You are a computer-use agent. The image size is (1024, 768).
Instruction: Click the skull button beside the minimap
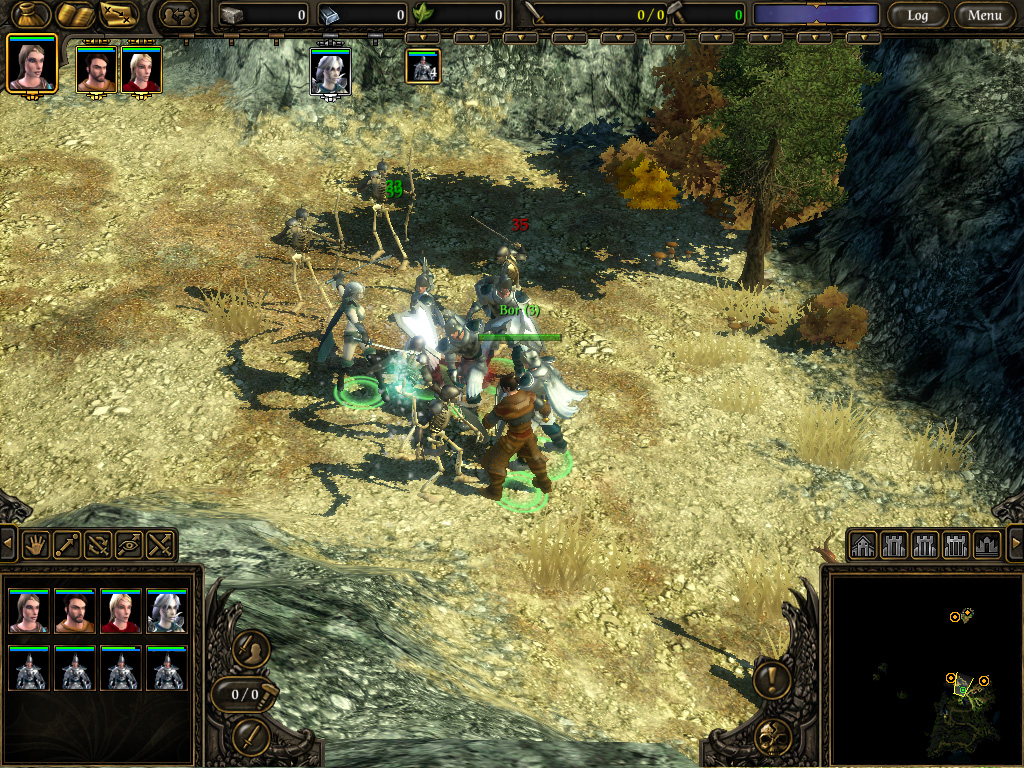pos(772,736)
